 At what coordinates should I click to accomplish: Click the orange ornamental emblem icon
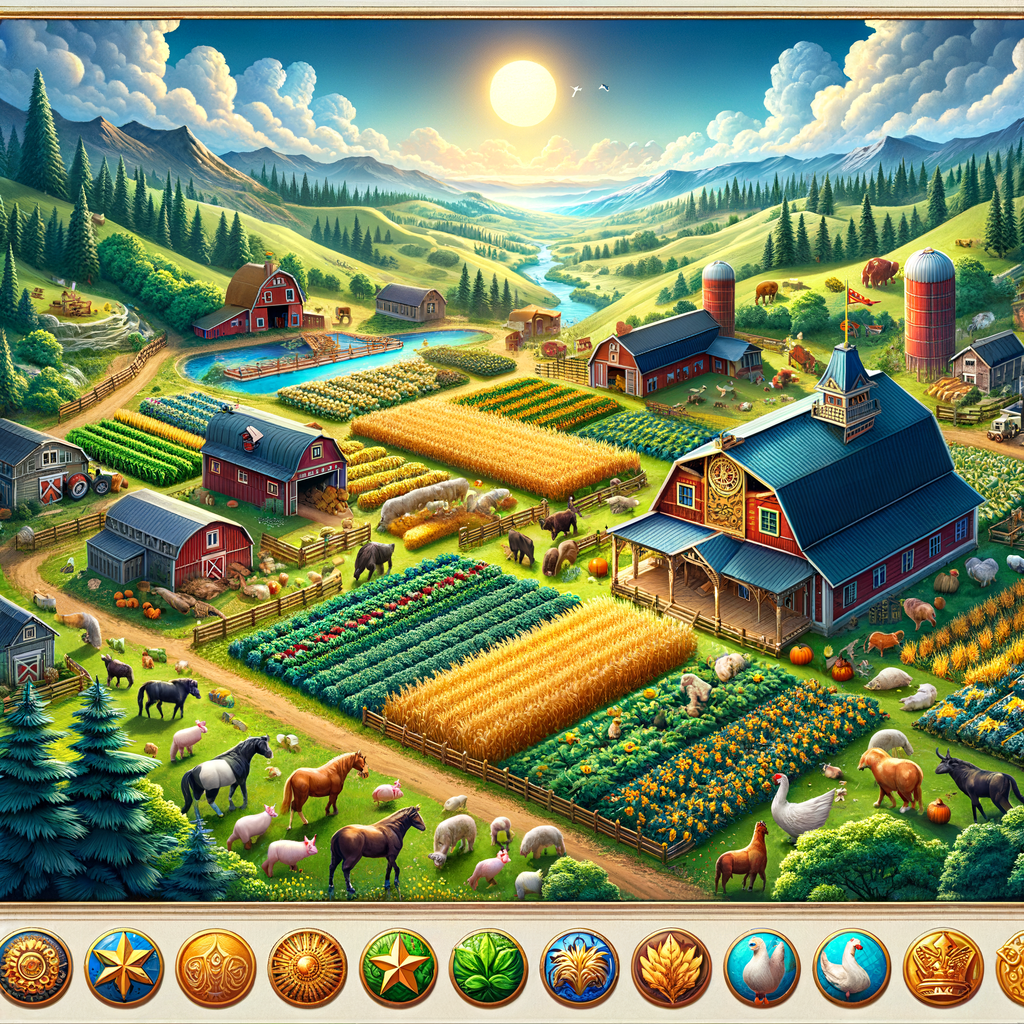pos(215,967)
